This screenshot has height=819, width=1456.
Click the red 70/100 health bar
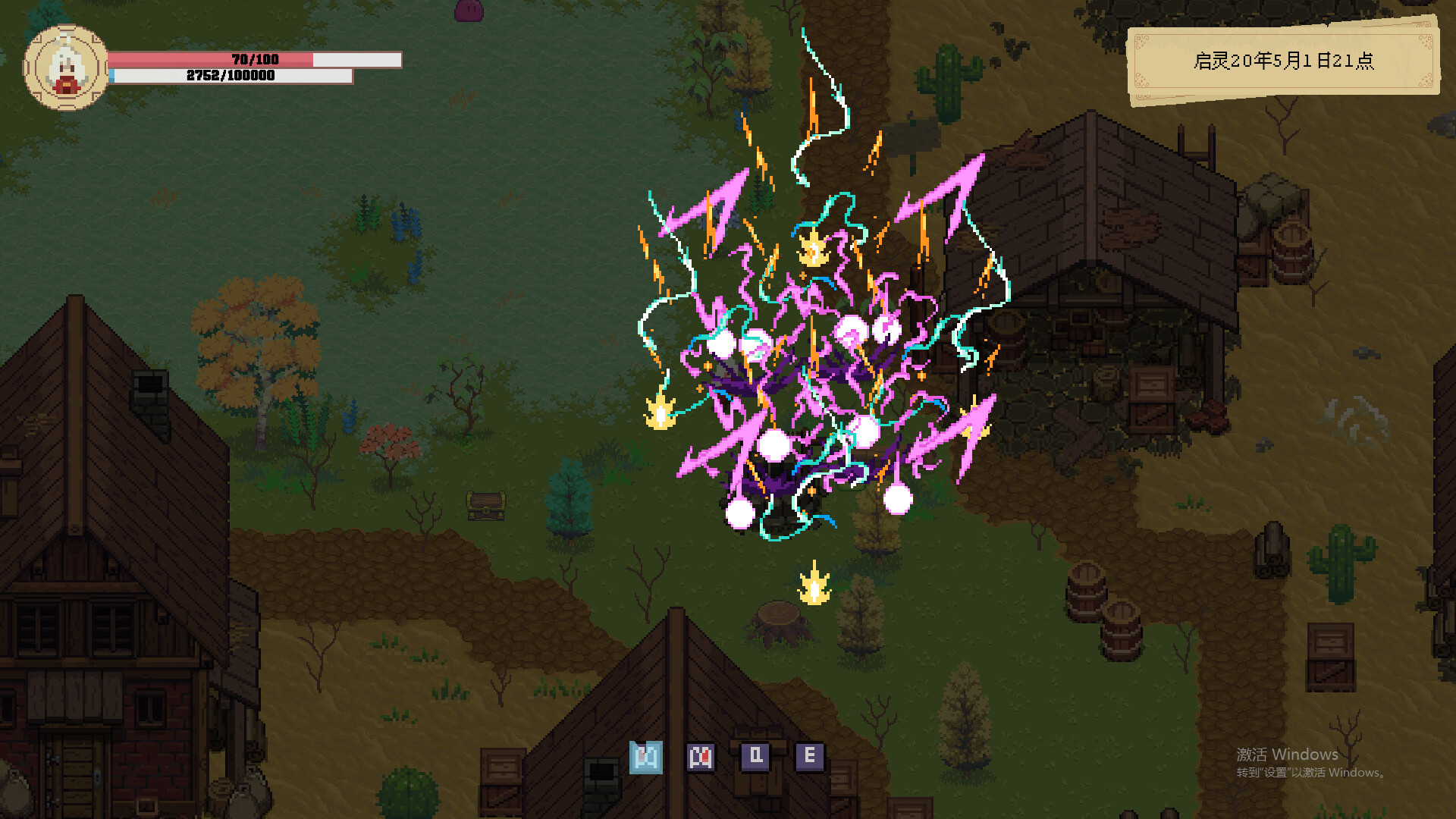click(254, 58)
